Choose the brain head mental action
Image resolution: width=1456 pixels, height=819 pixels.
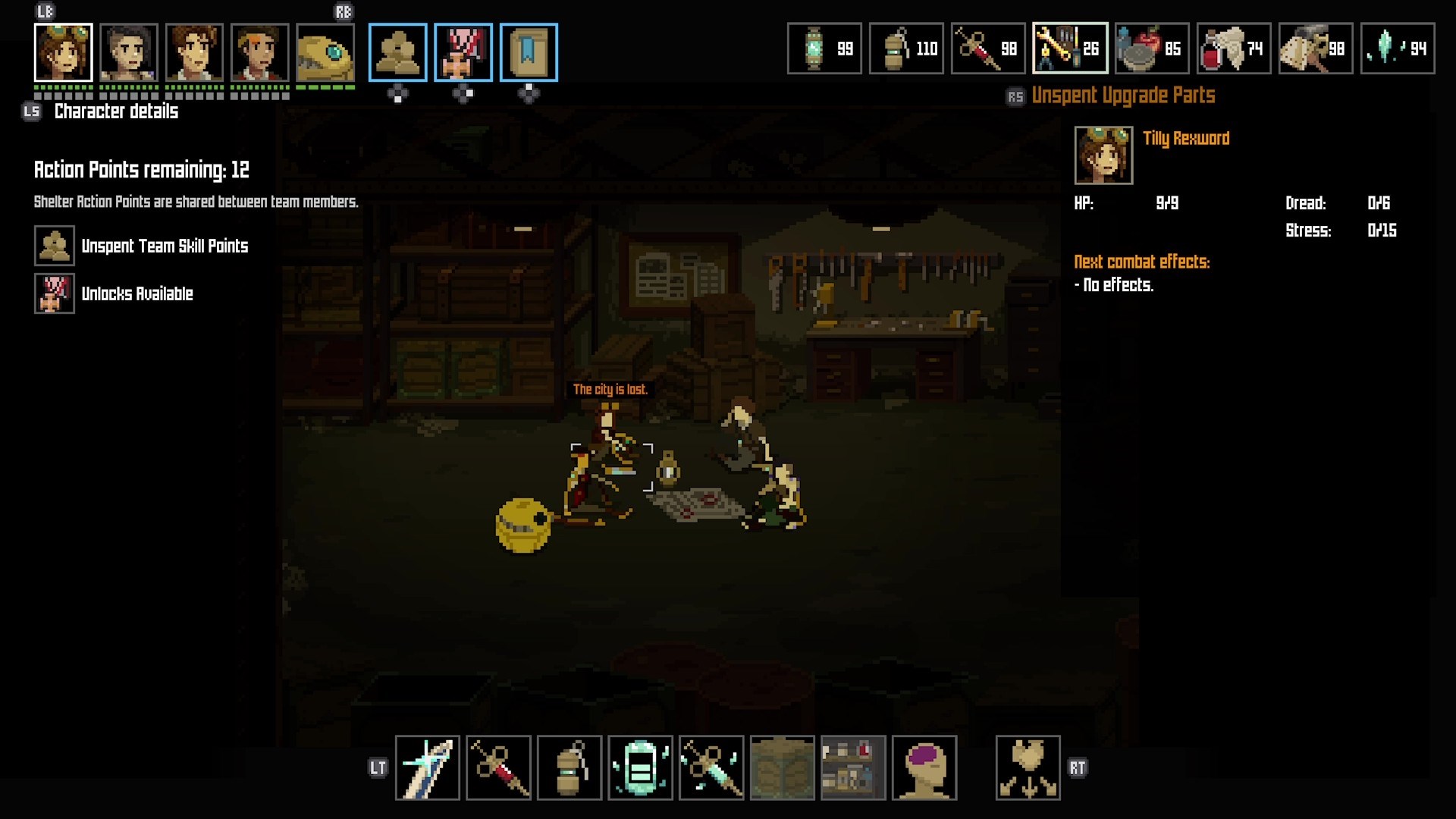point(924,767)
